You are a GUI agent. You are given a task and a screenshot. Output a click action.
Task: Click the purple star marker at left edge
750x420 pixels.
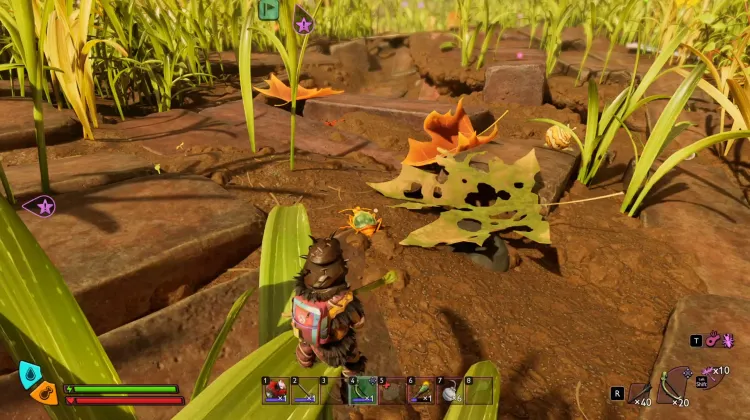43,207
